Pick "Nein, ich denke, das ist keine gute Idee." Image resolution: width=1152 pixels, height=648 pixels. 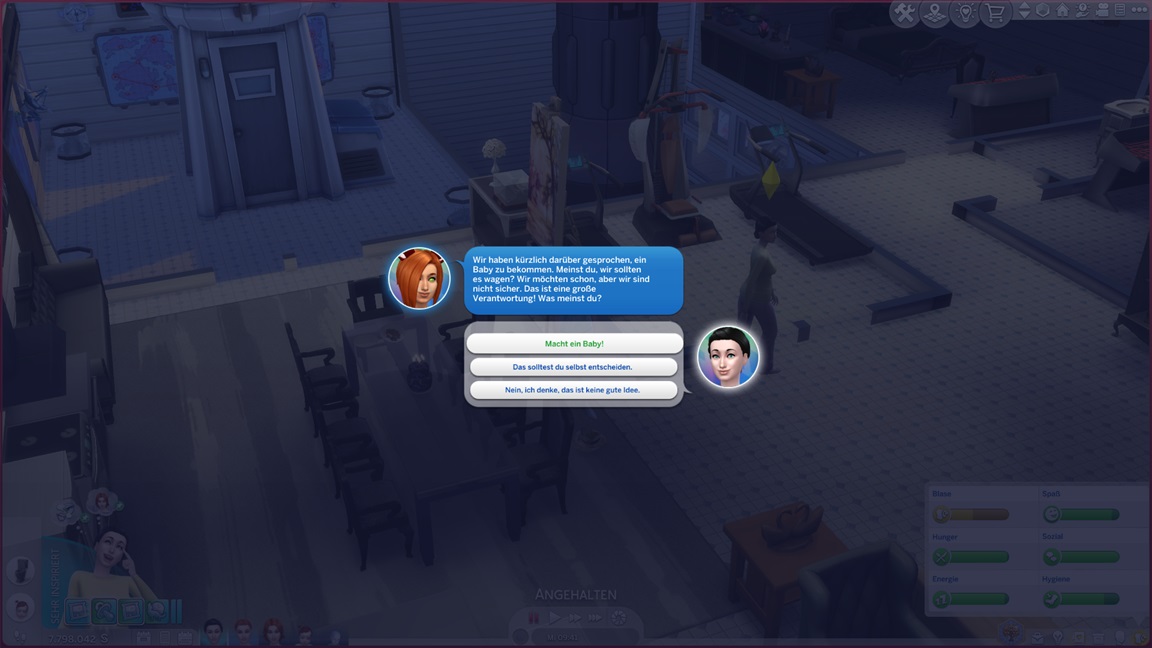(x=574, y=390)
